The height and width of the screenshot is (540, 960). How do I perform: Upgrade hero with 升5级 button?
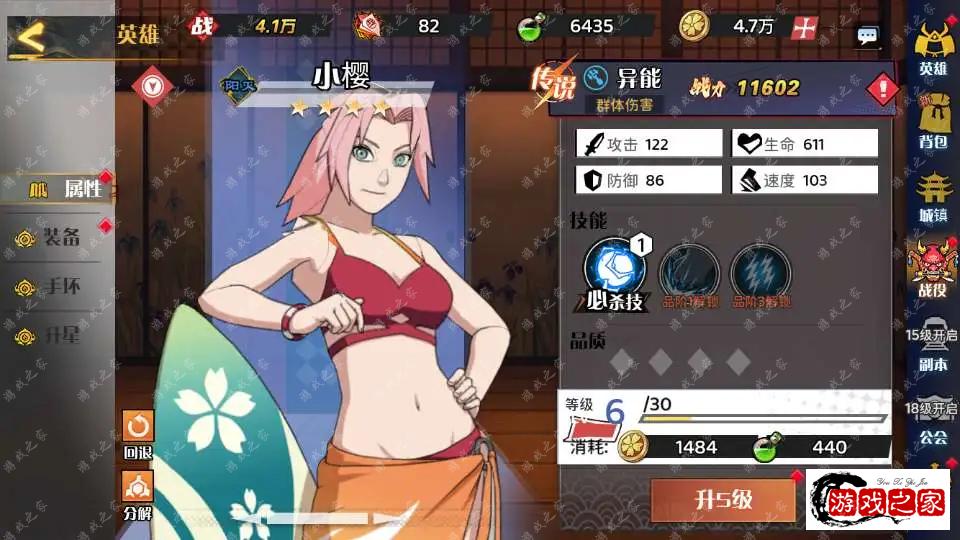(723, 500)
